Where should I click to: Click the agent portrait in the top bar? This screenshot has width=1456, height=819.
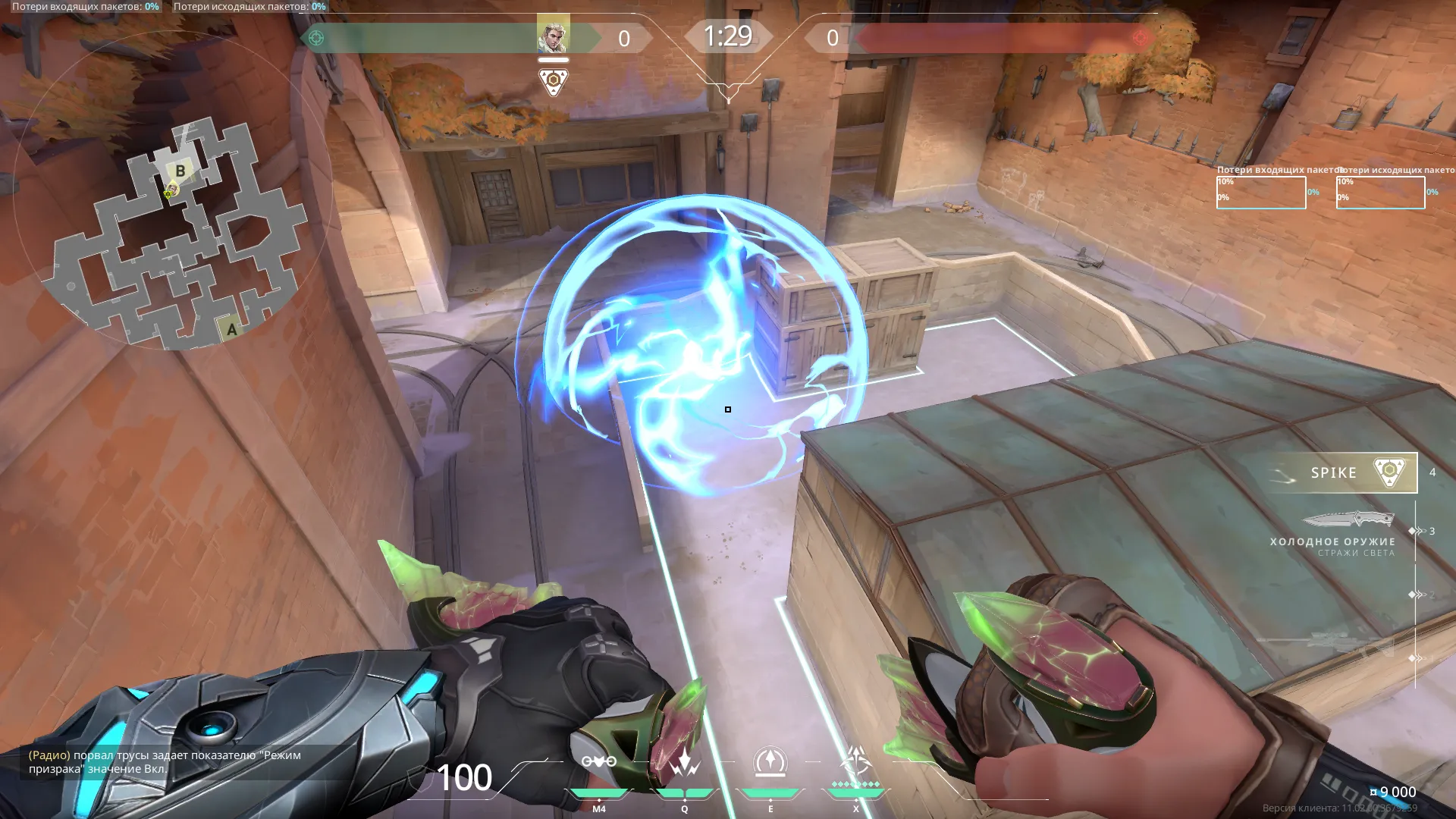553,36
